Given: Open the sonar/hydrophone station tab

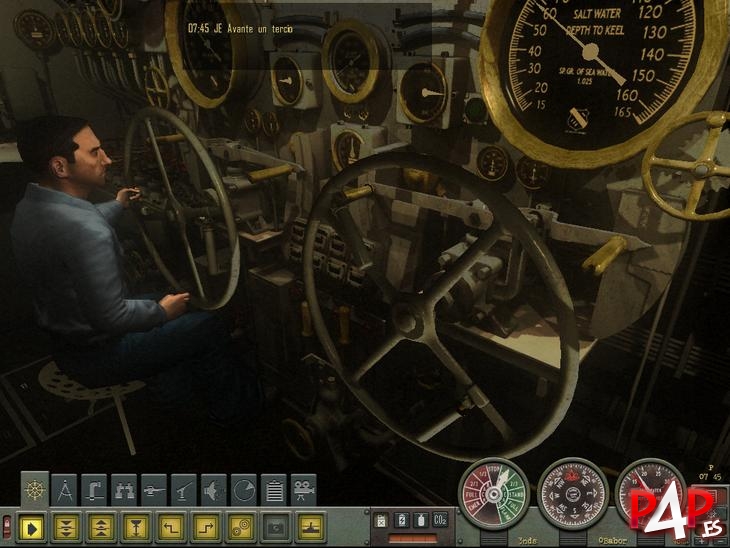Looking at the screenshot, I should click(x=214, y=489).
